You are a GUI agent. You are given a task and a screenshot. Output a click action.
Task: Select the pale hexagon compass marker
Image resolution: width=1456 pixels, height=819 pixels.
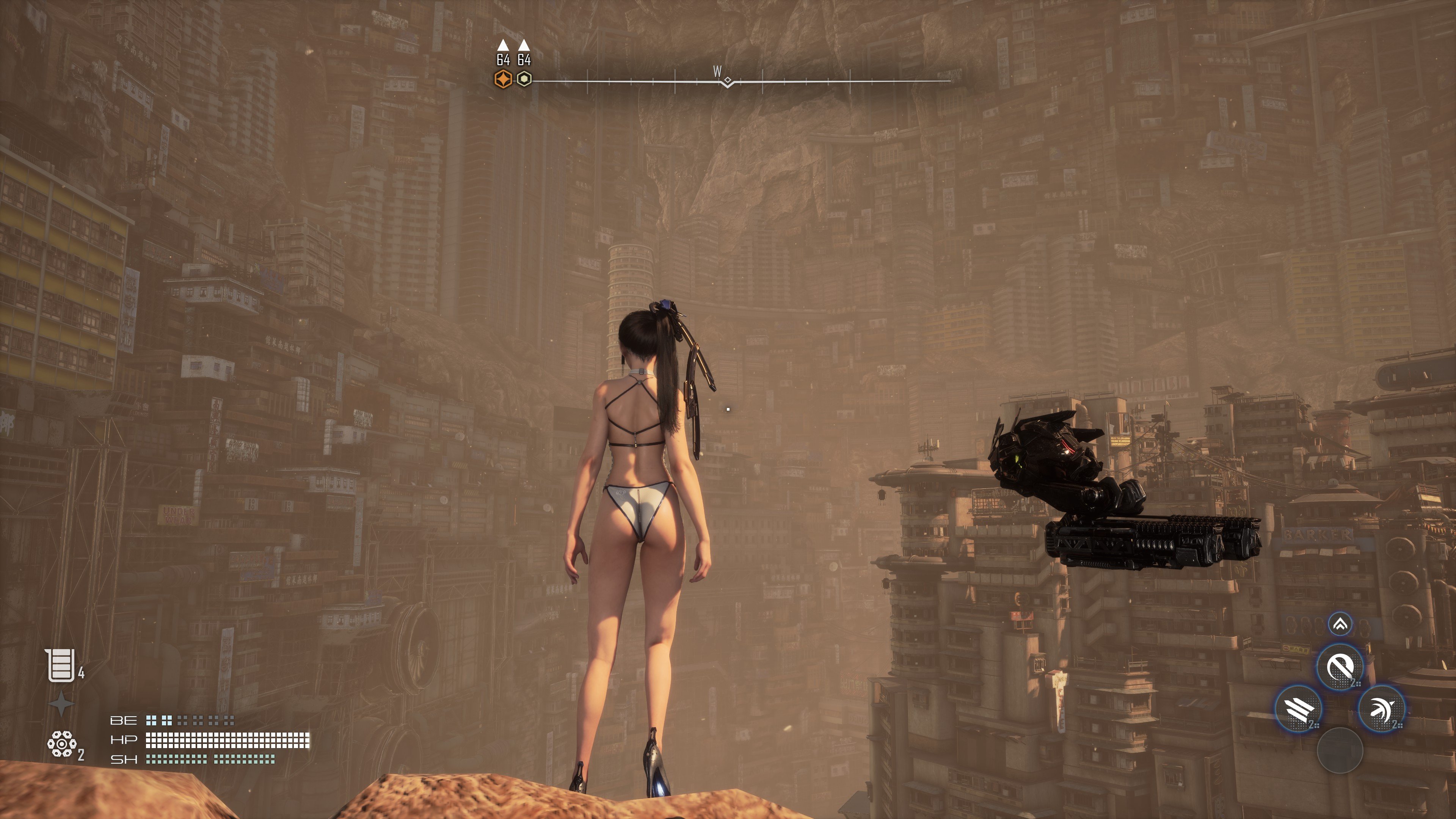coord(524,79)
